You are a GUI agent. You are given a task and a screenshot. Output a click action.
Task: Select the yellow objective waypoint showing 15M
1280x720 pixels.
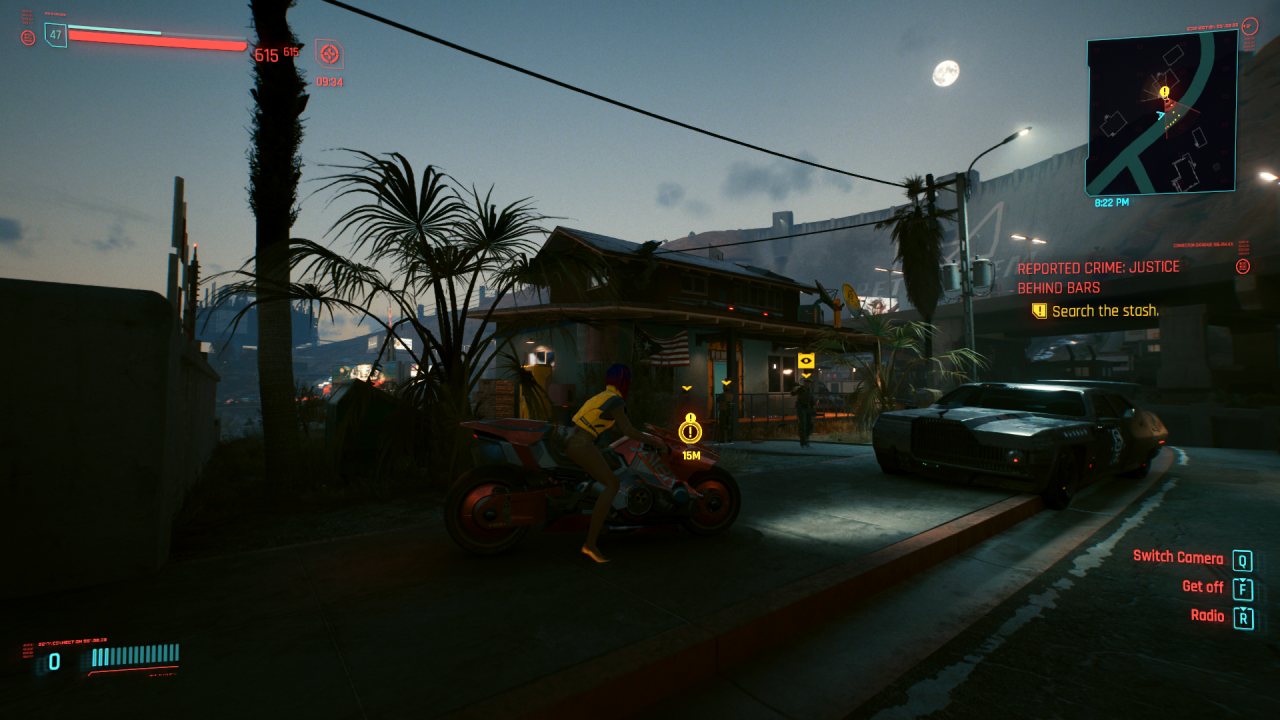[x=690, y=432]
